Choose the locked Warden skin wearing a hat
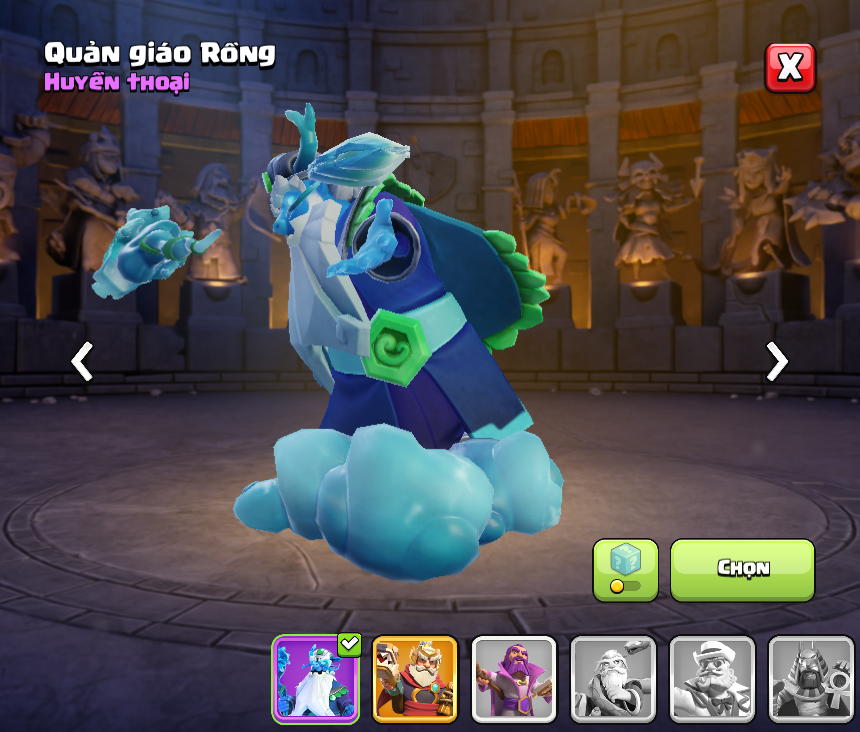The width and height of the screenshot is (860, 732). 712,679
